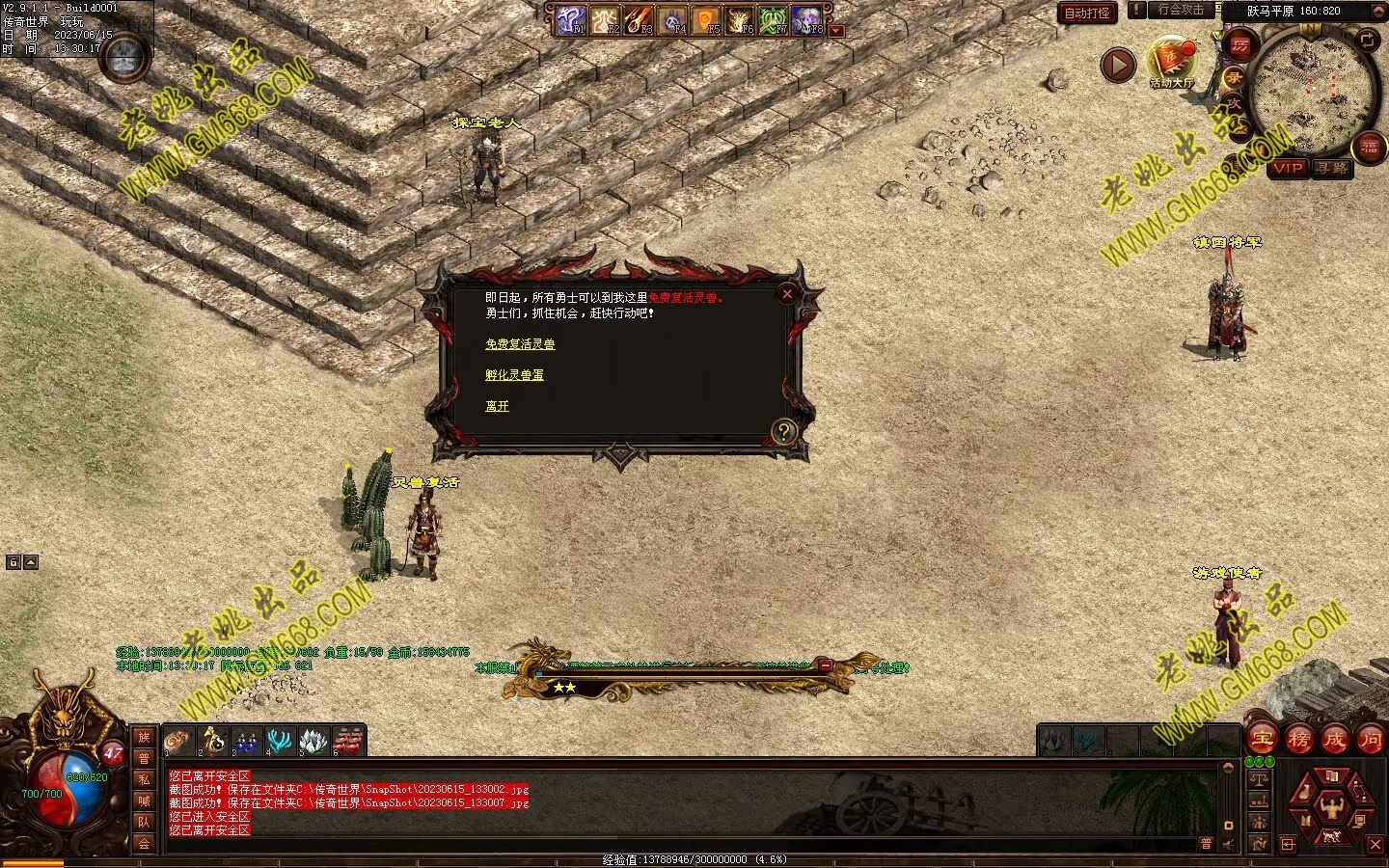Open the 榜 rankings button
Viewport: 1389px width, 868px height.
[x=1298, y=740]
